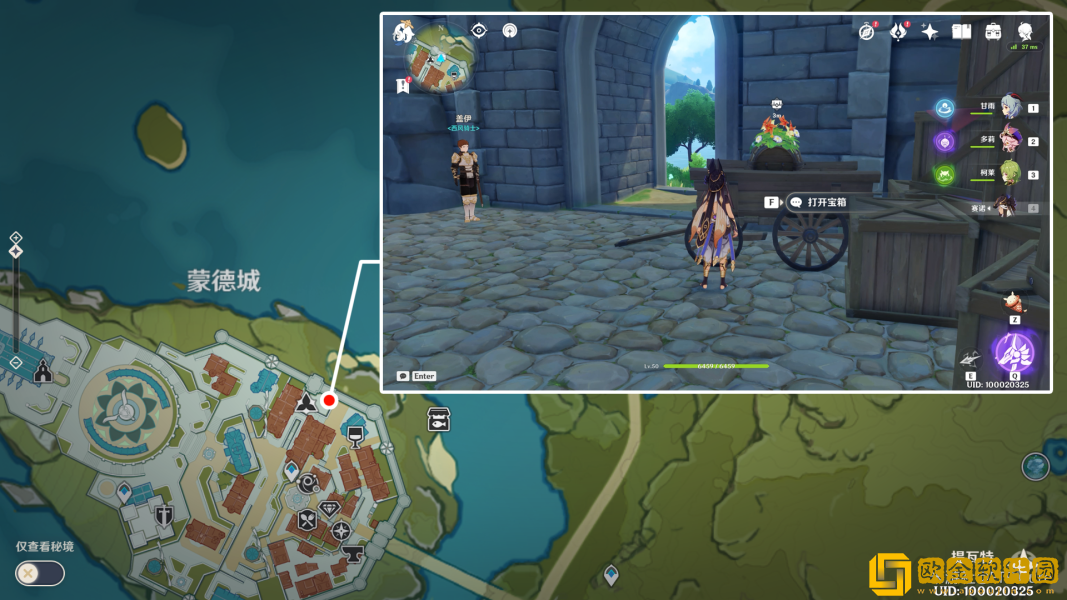Open the Paimon menu icon
Viewport: 1067px width, 600px height.
(x=404, y=32)
